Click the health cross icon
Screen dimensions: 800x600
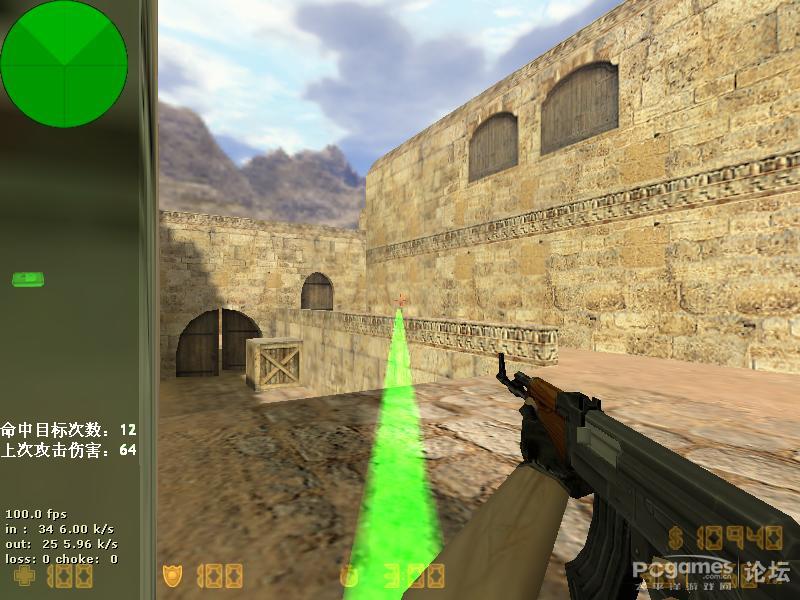24,576
